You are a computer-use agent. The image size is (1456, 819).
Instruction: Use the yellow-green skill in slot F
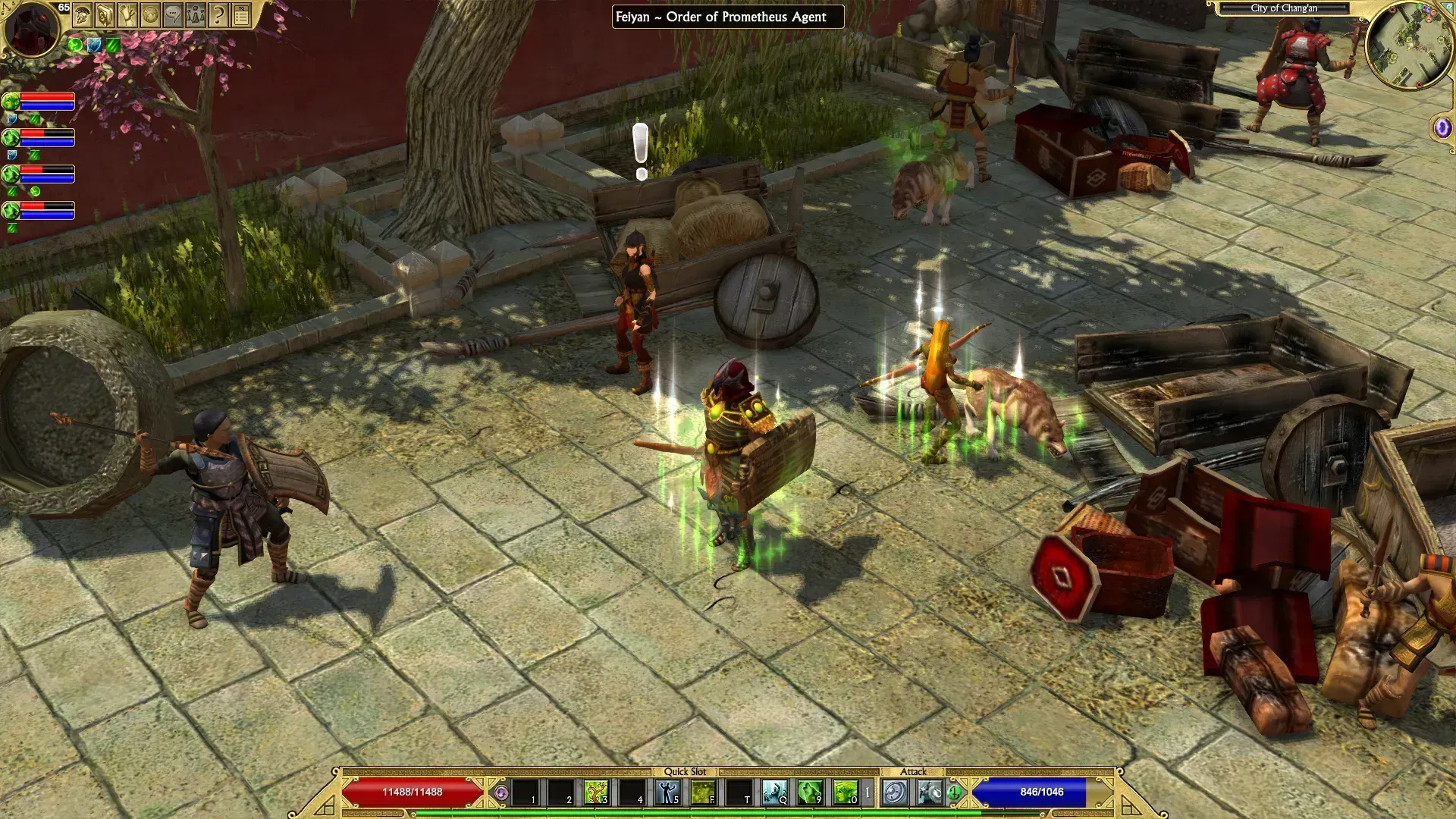tap(703, 792)
